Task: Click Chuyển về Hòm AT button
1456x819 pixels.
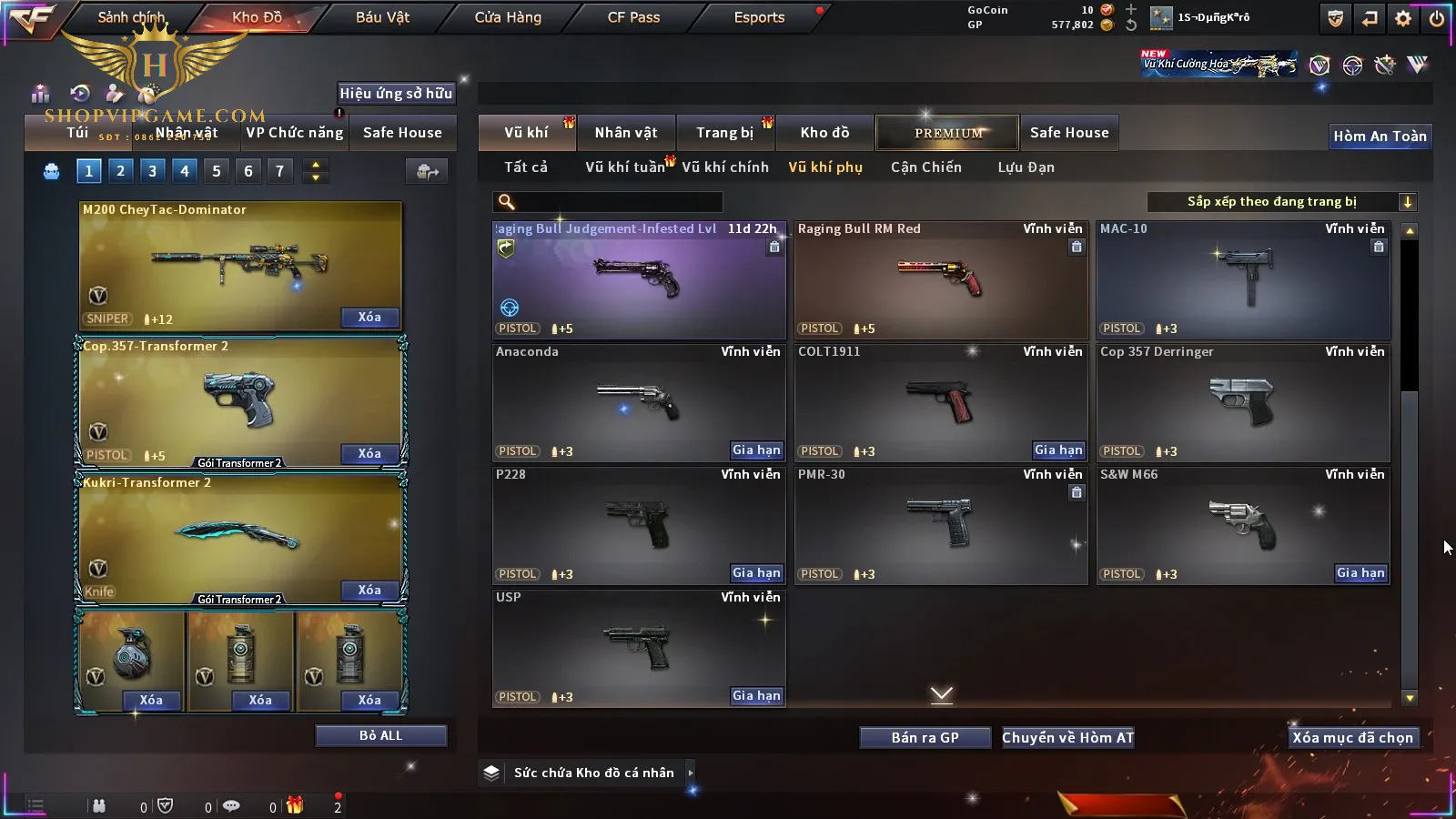Action: pyautogui.click(x=1067, y=738)
